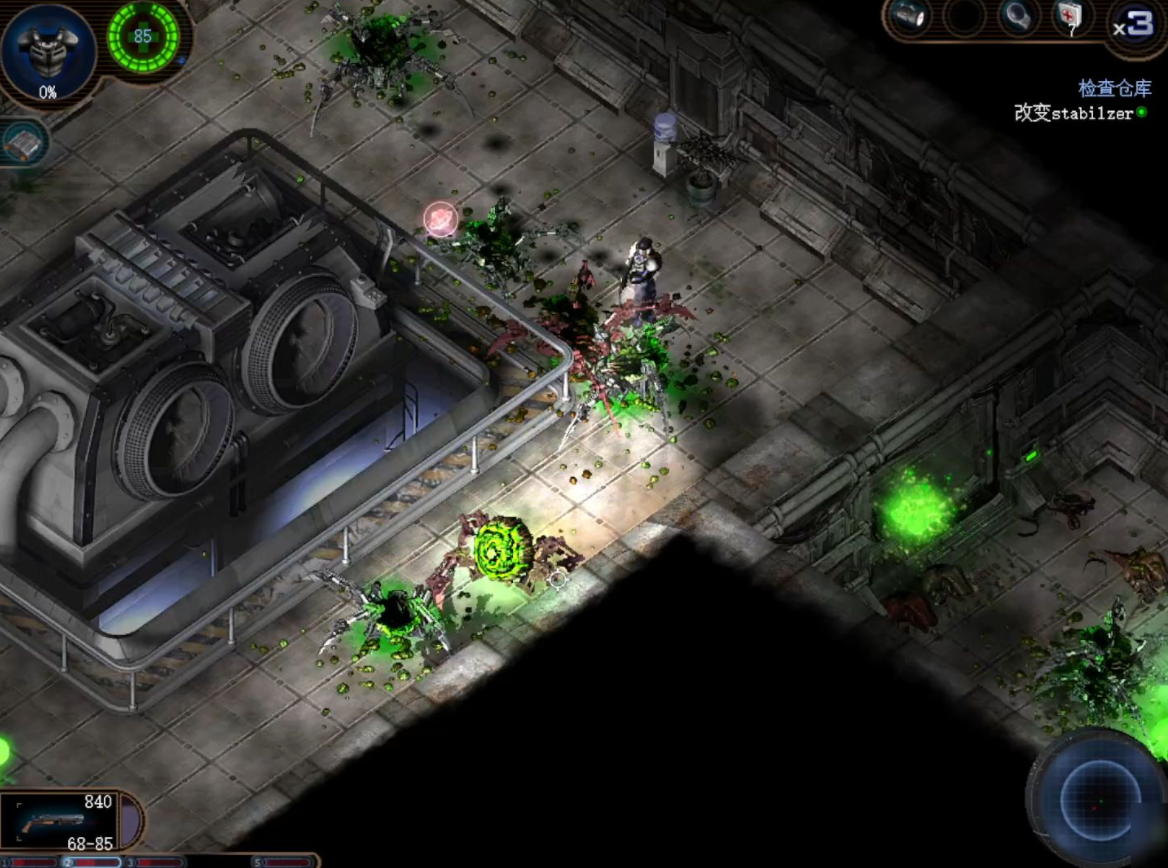Select the round lens gadget slot
1168x868 pixels.
tap(1019, 18)
